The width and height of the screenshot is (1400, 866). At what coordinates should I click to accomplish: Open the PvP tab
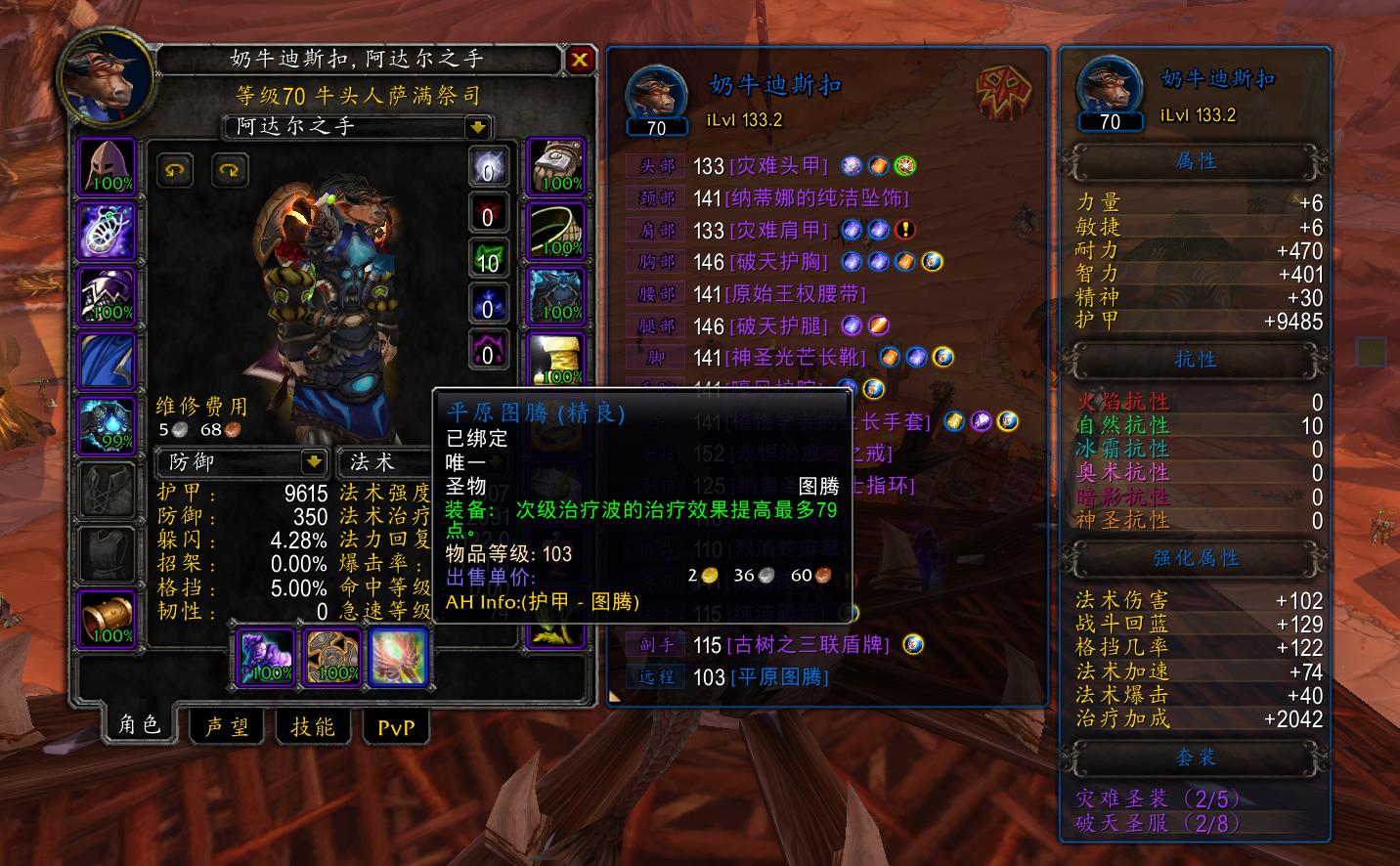pos(395,727)
